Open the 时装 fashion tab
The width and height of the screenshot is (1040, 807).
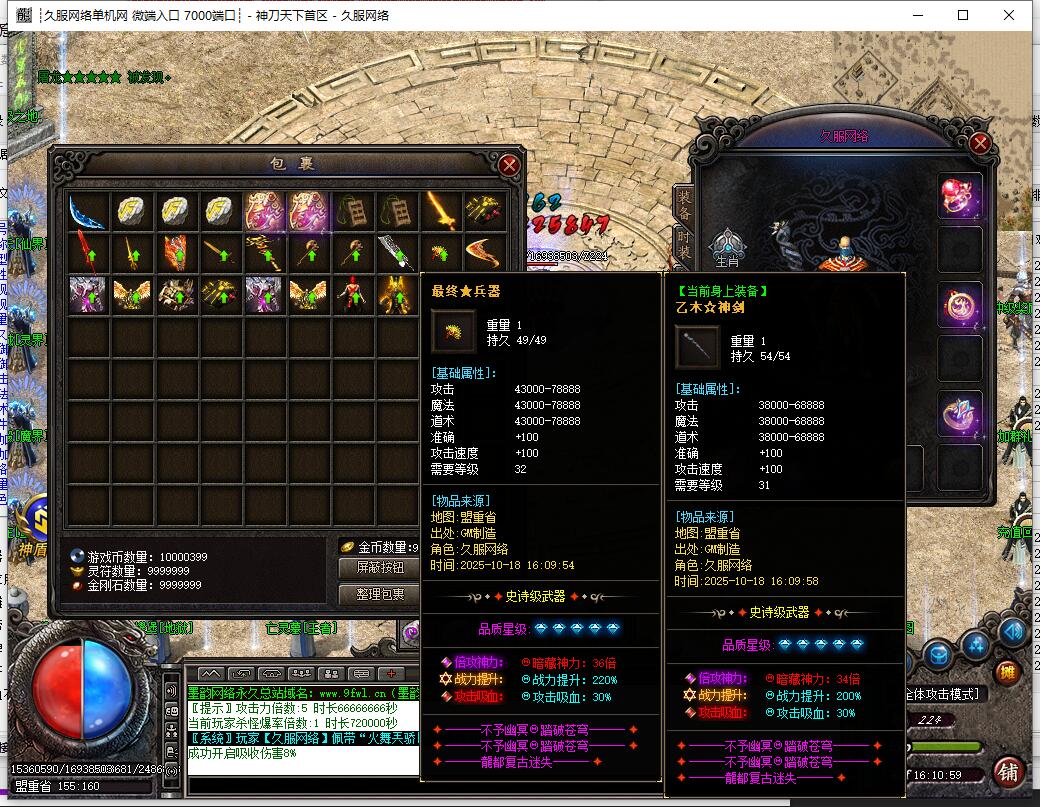click(x=684, y=243)
